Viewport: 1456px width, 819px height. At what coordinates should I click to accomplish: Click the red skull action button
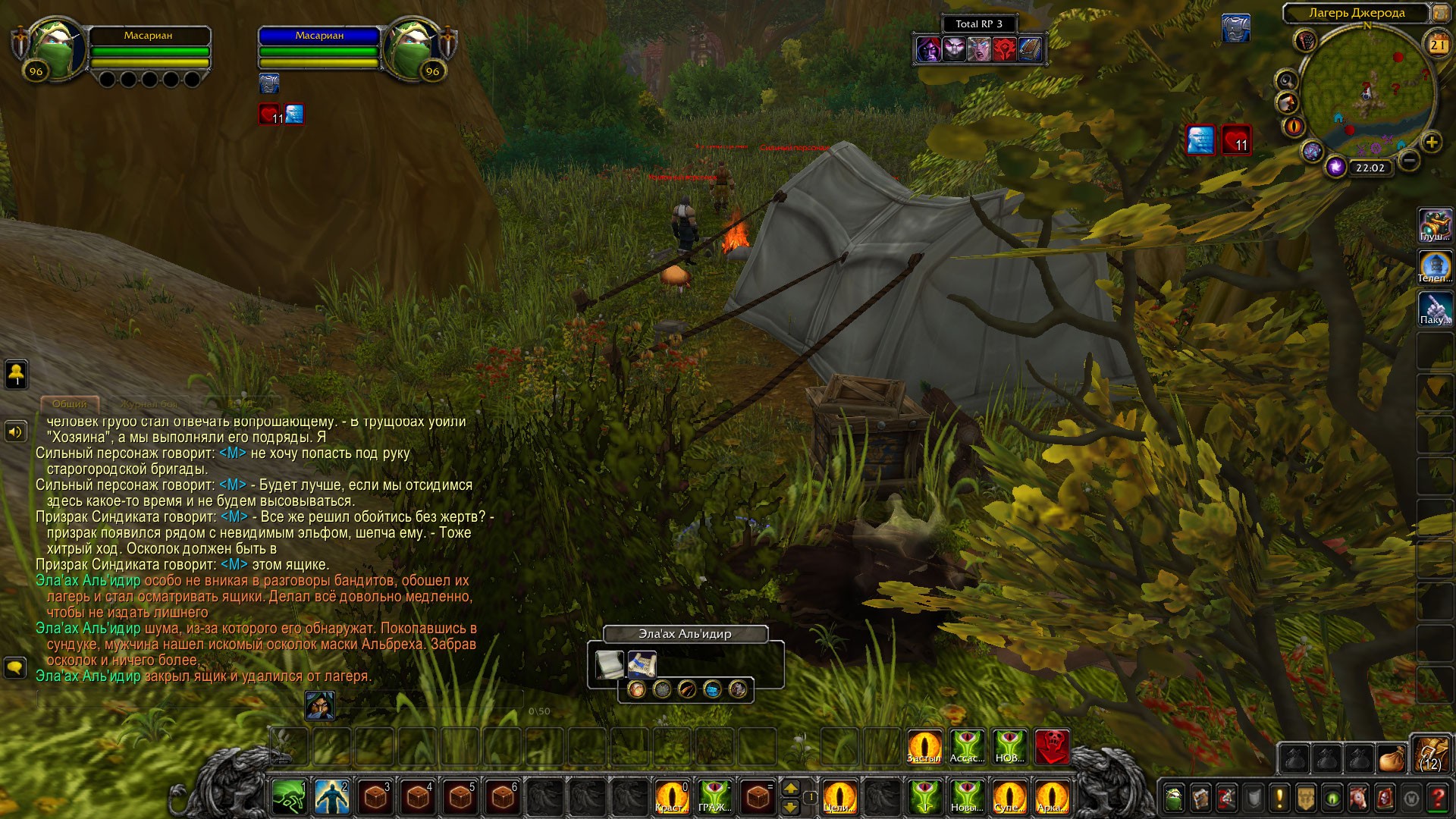tap(1052, 747)
